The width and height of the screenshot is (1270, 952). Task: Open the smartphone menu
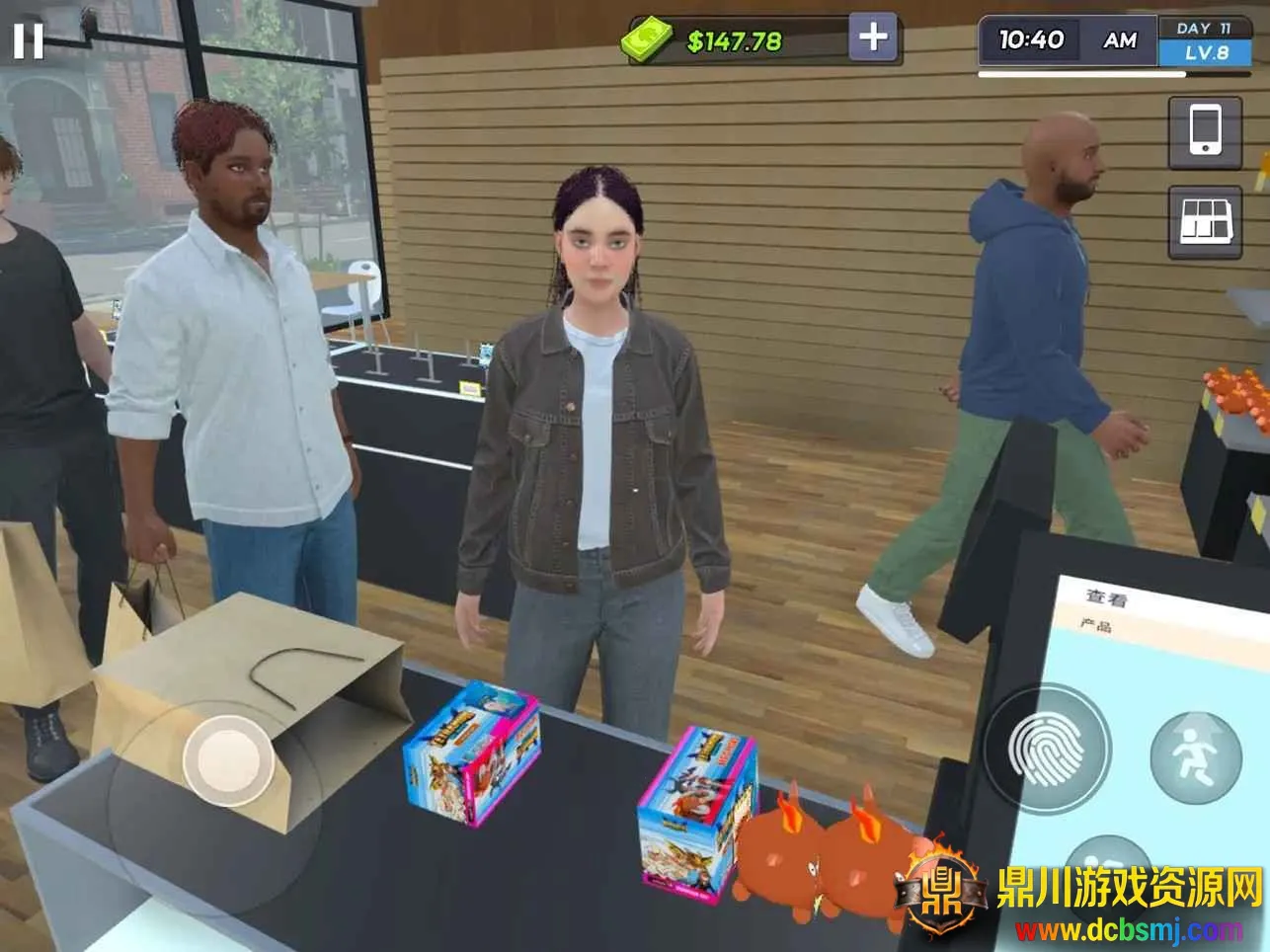[x=1204, y=132]
